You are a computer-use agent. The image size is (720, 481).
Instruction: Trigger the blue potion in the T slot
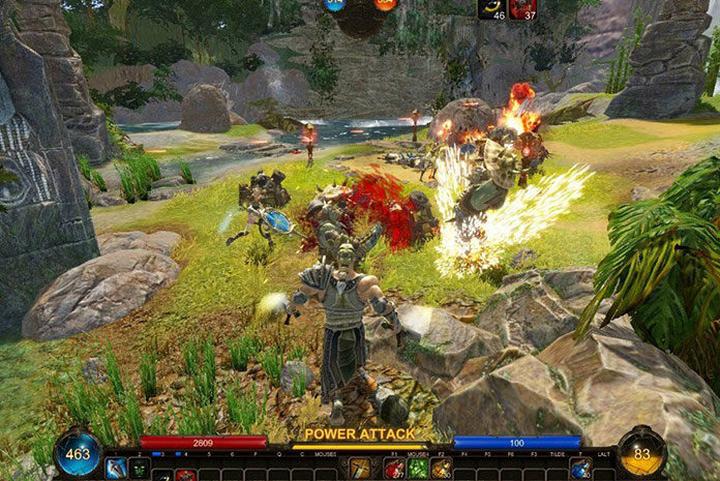click(580, 468)
